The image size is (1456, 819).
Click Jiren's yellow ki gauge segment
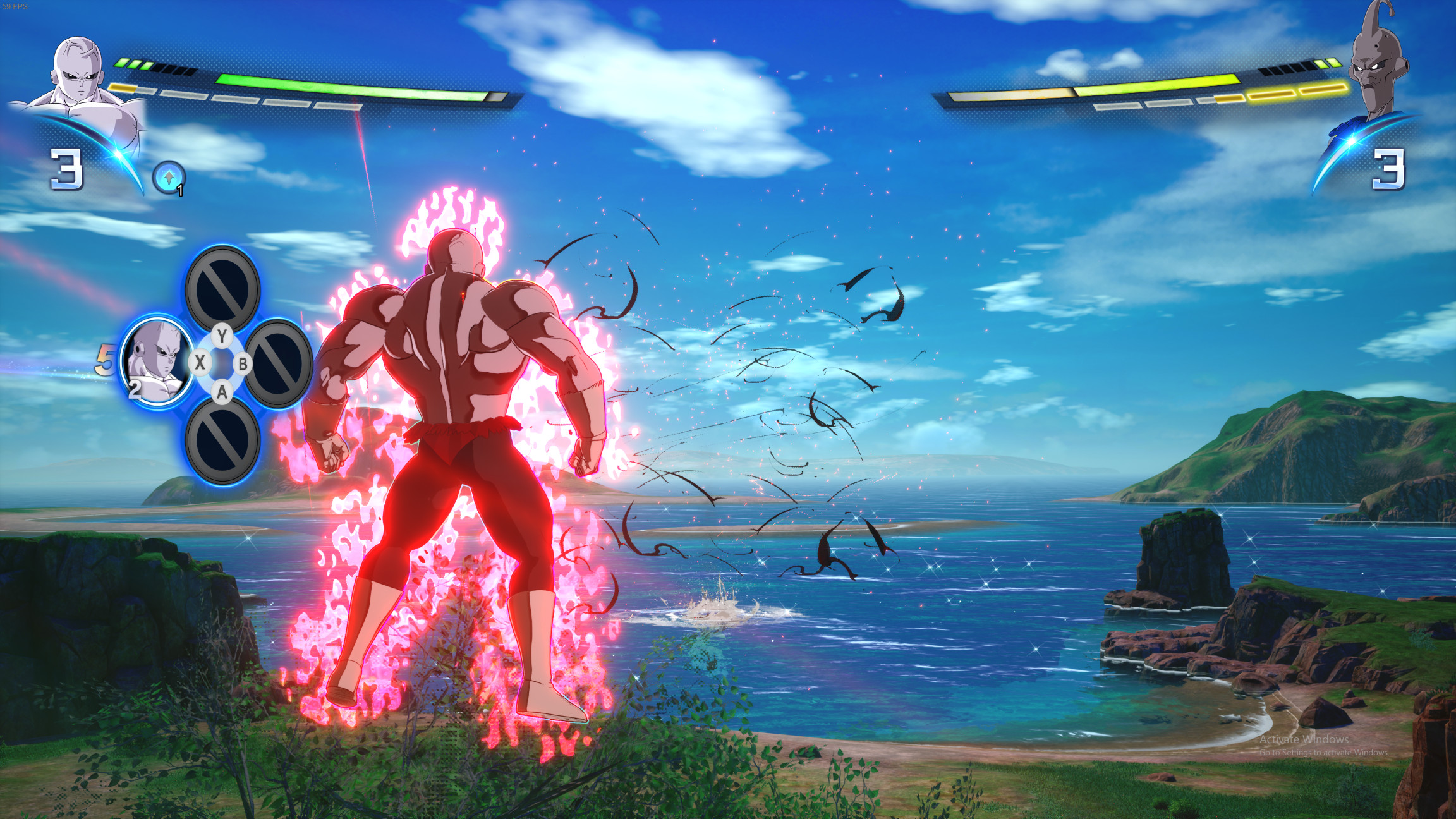coord(121,88)
